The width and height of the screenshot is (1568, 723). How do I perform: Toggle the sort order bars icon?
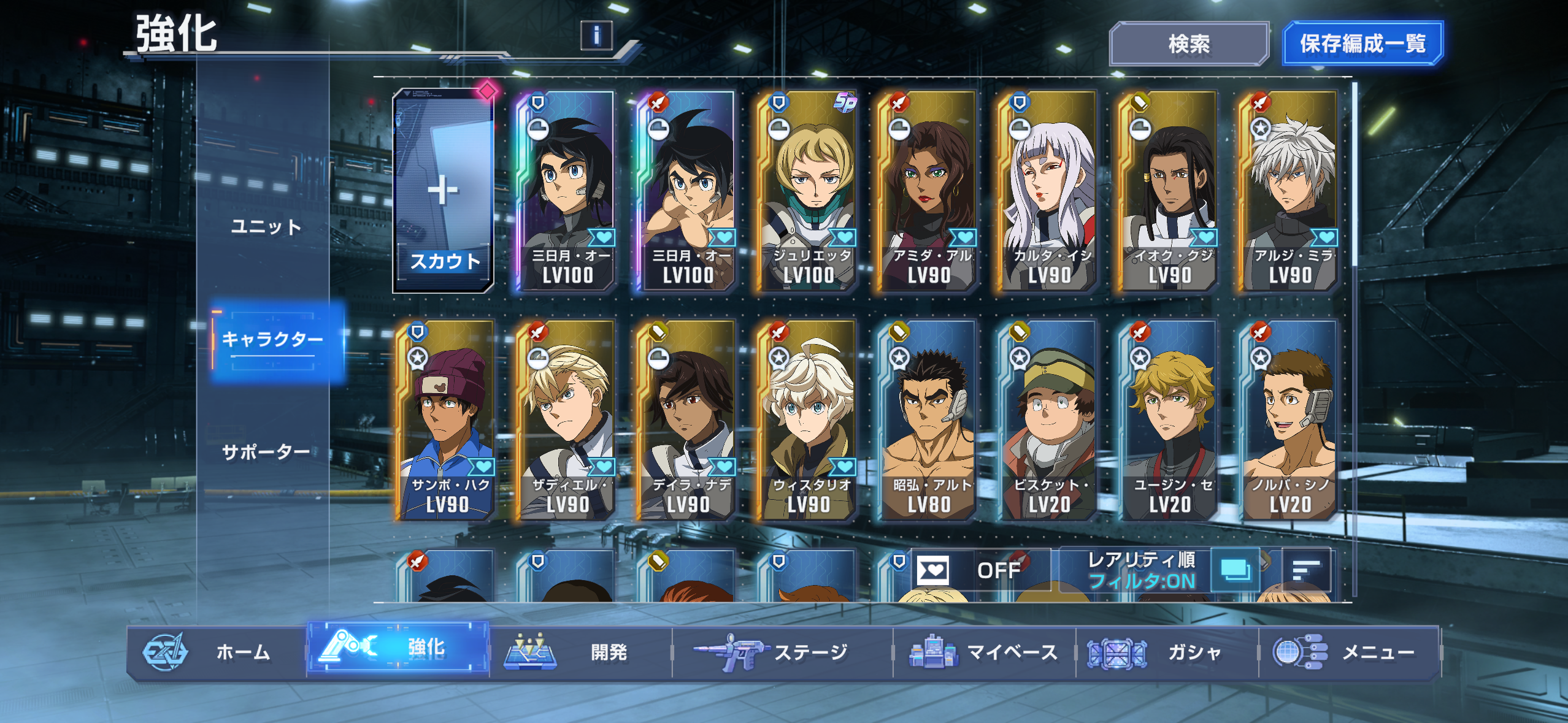[1306, 570]
